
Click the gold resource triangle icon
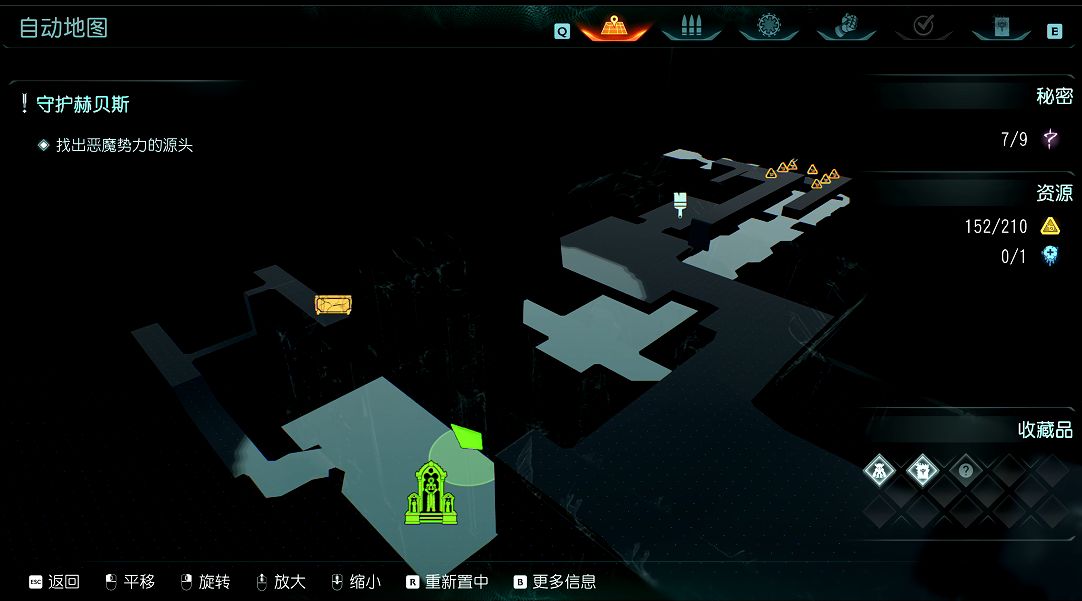click(x=1050, y=226)
